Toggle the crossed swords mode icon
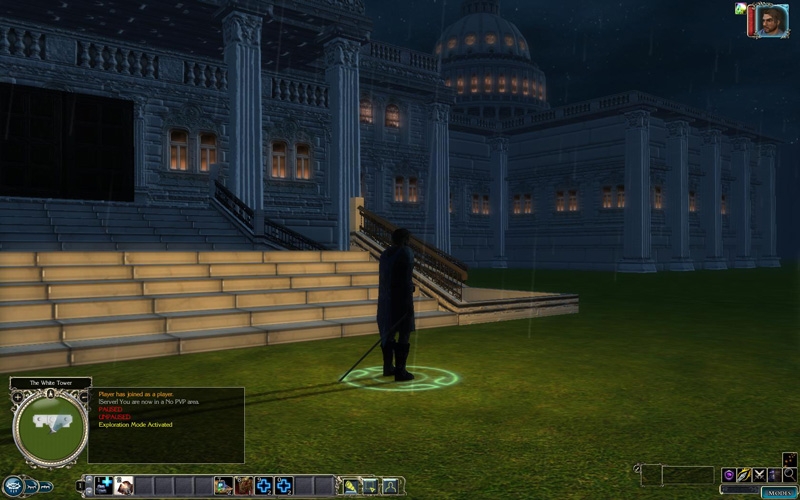This screenshot has height=500, width=800. [759, 474]
